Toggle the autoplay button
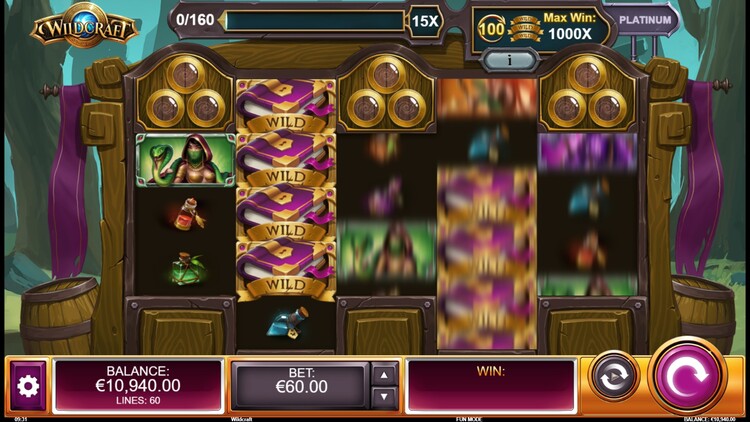 tap(613, 378)
